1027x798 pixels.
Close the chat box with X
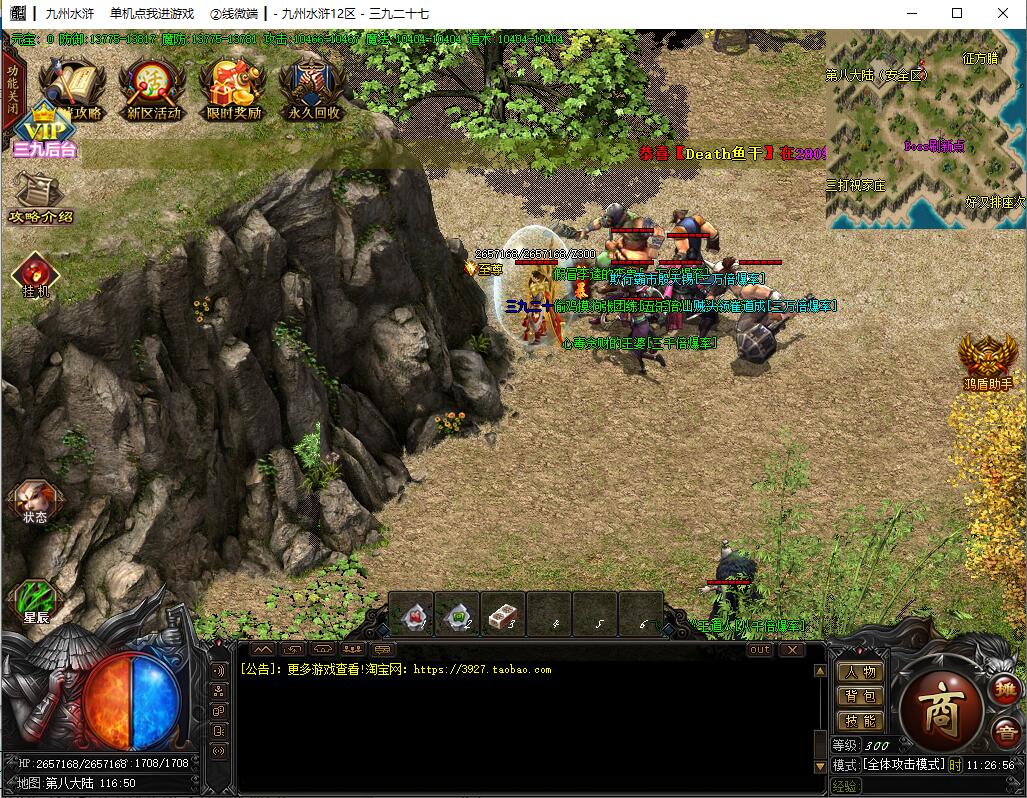pyautogui.click(x=792, y=650)
